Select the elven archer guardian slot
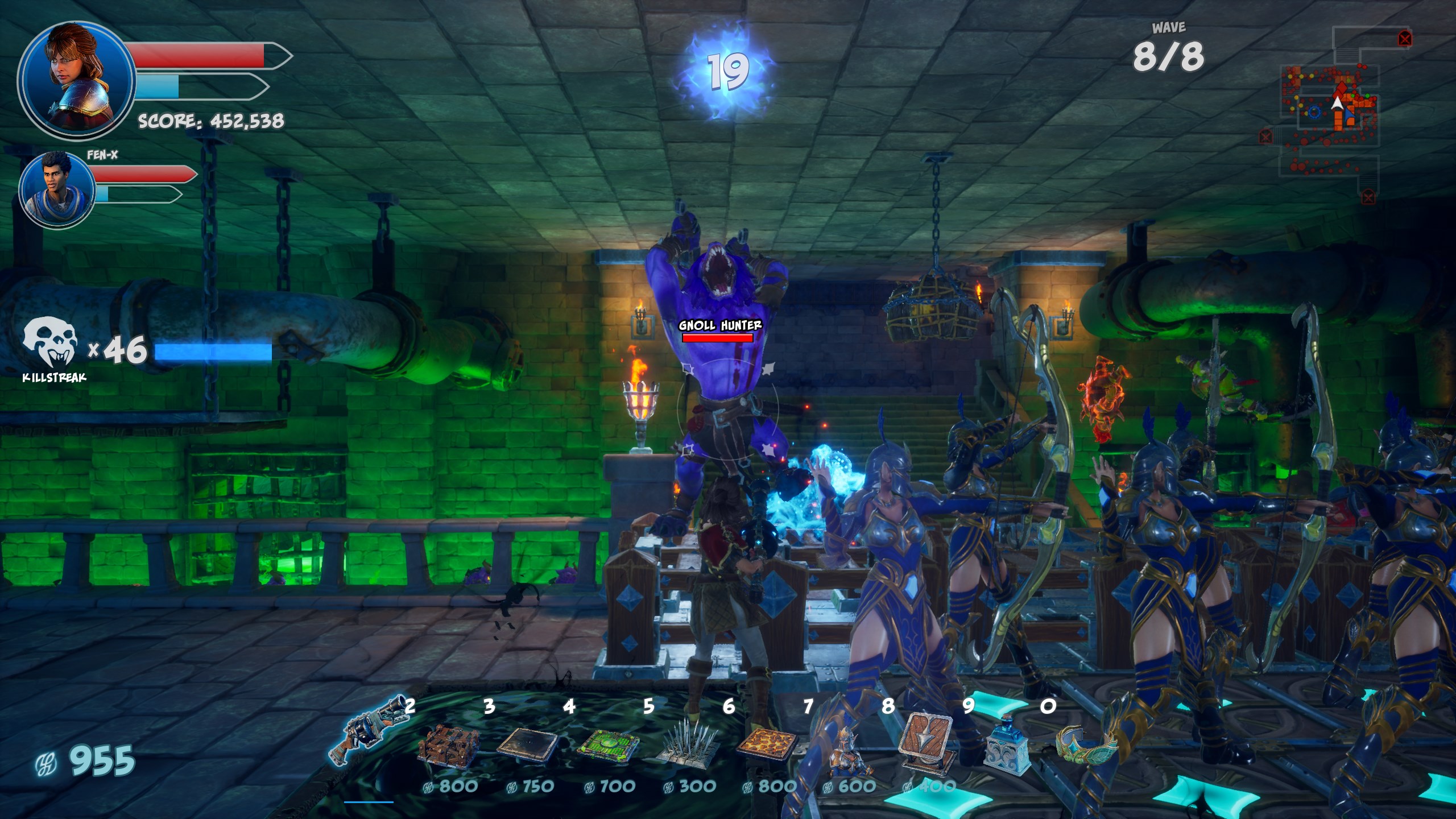The image size is (1456, 819). [849, 751]
